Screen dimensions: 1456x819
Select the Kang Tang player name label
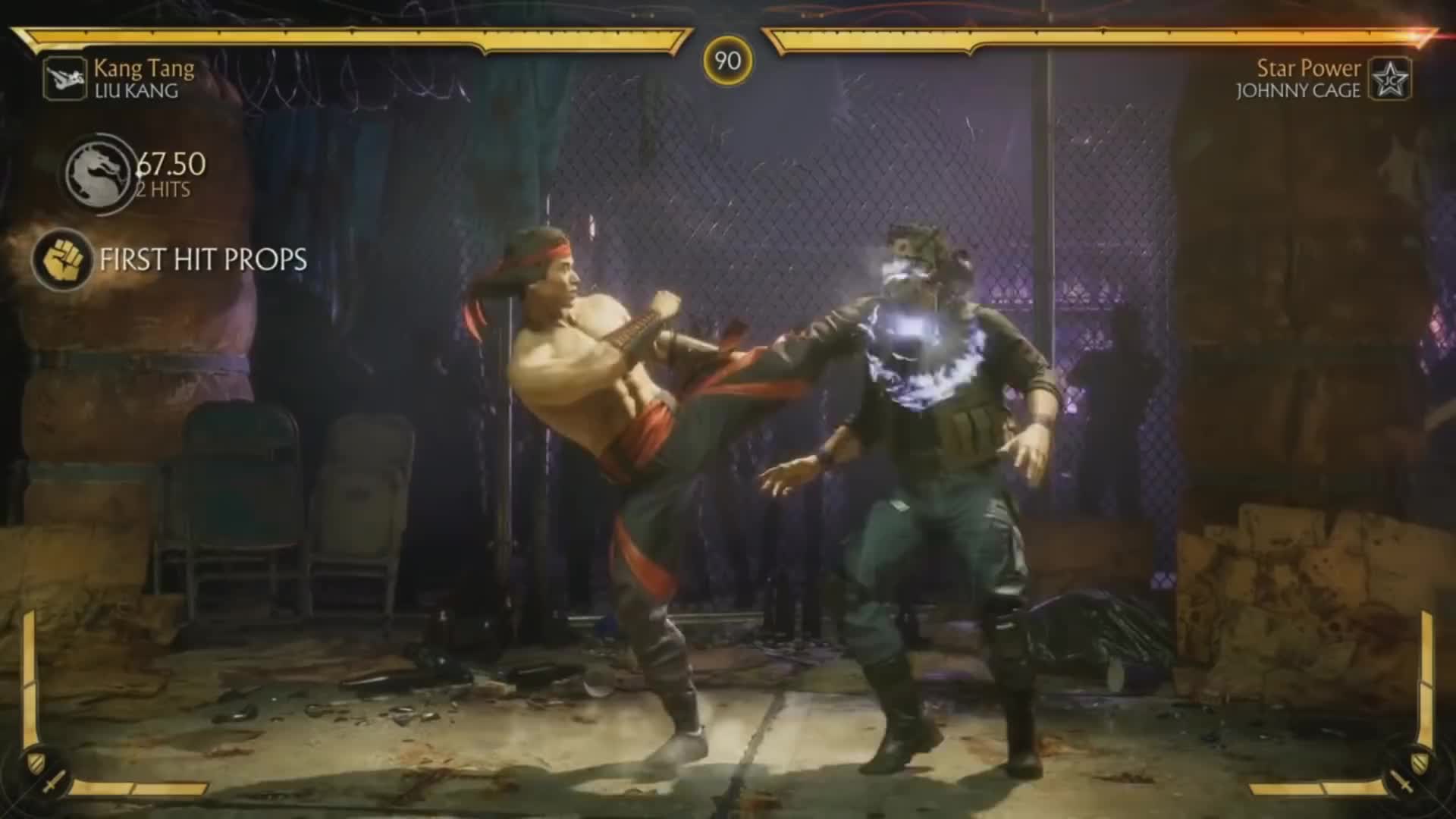[144, 70]
